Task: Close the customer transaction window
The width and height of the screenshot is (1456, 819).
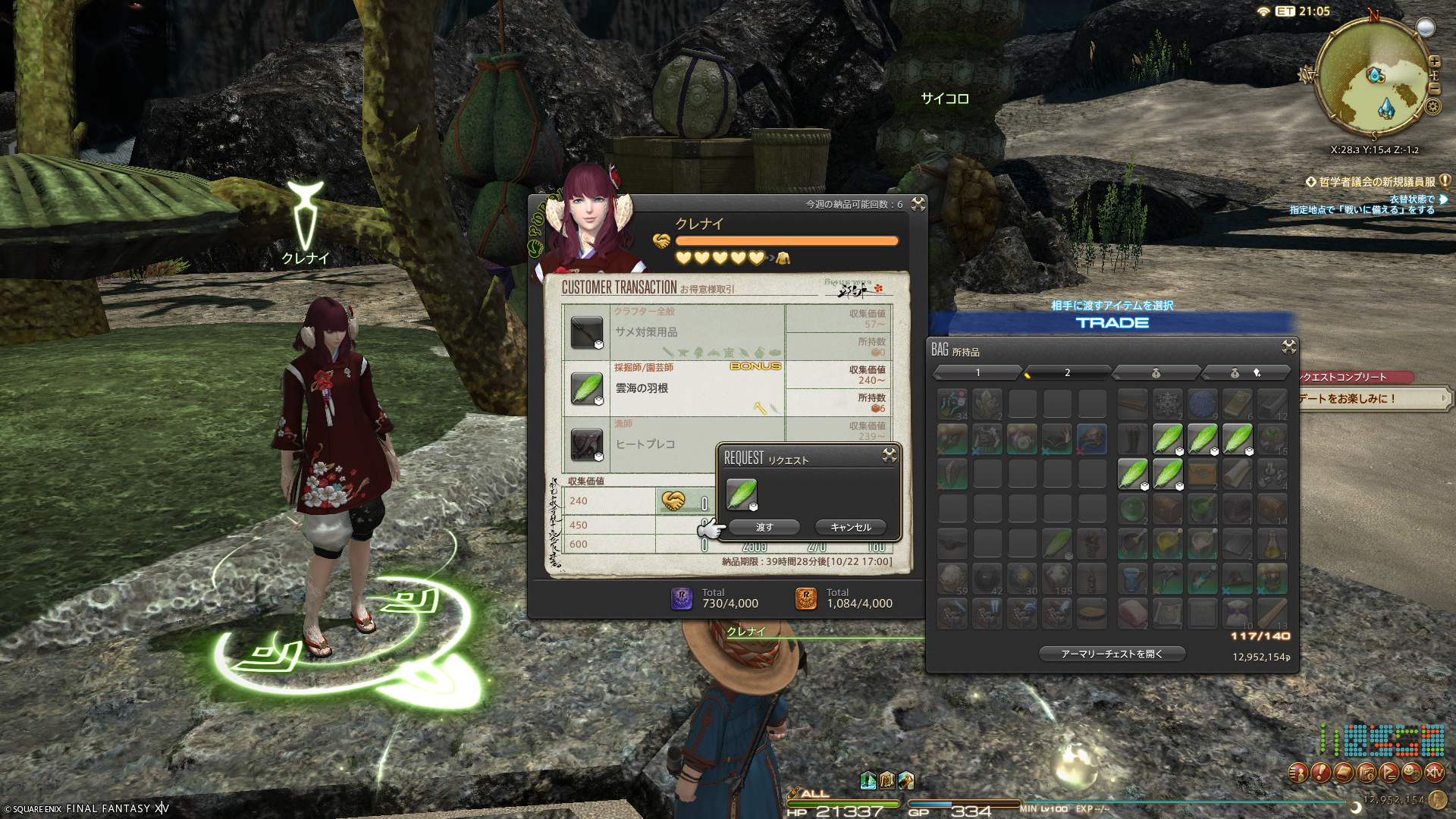Action: pos(918,204)
